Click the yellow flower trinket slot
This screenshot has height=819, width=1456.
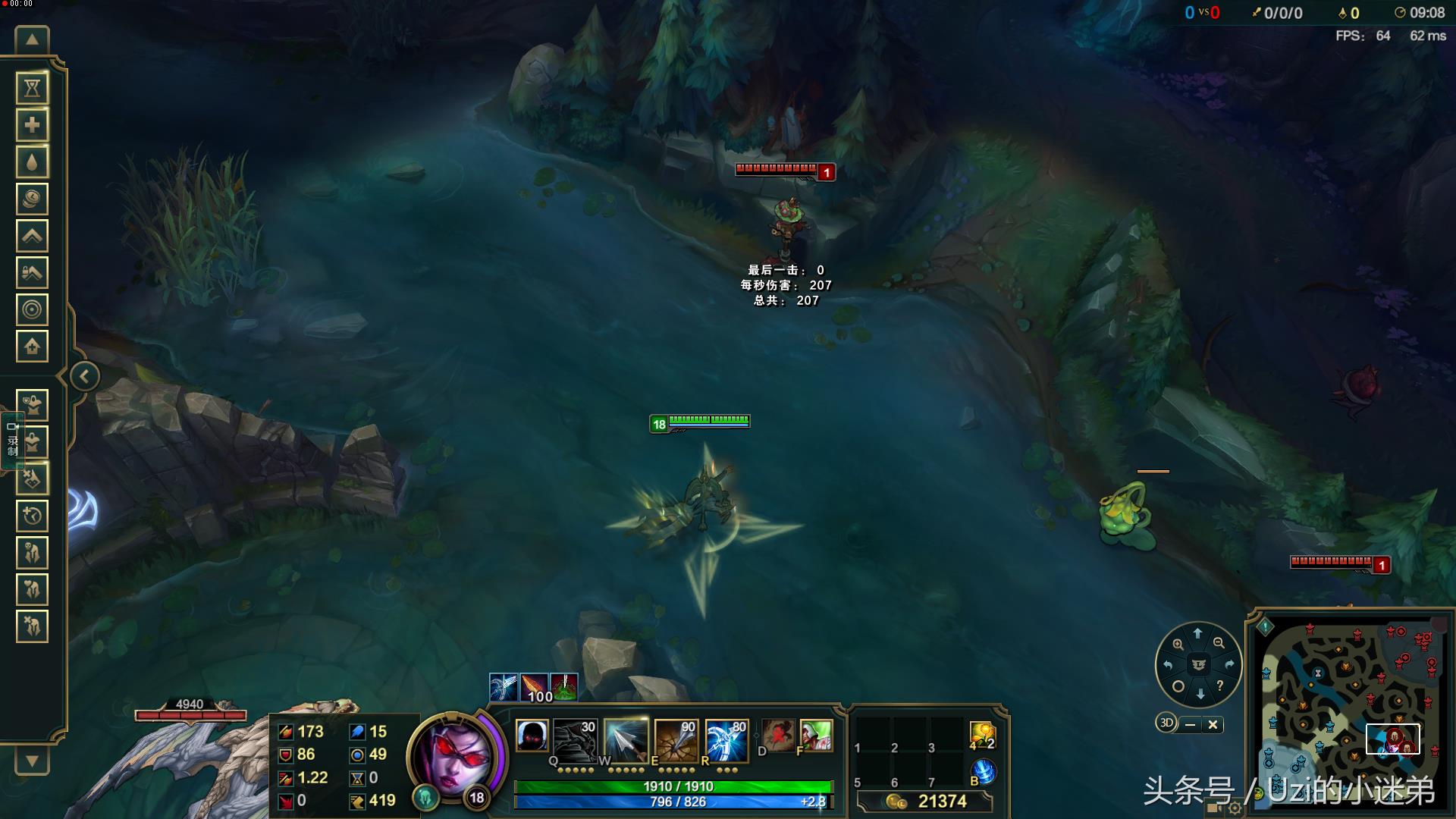point(982,734)
